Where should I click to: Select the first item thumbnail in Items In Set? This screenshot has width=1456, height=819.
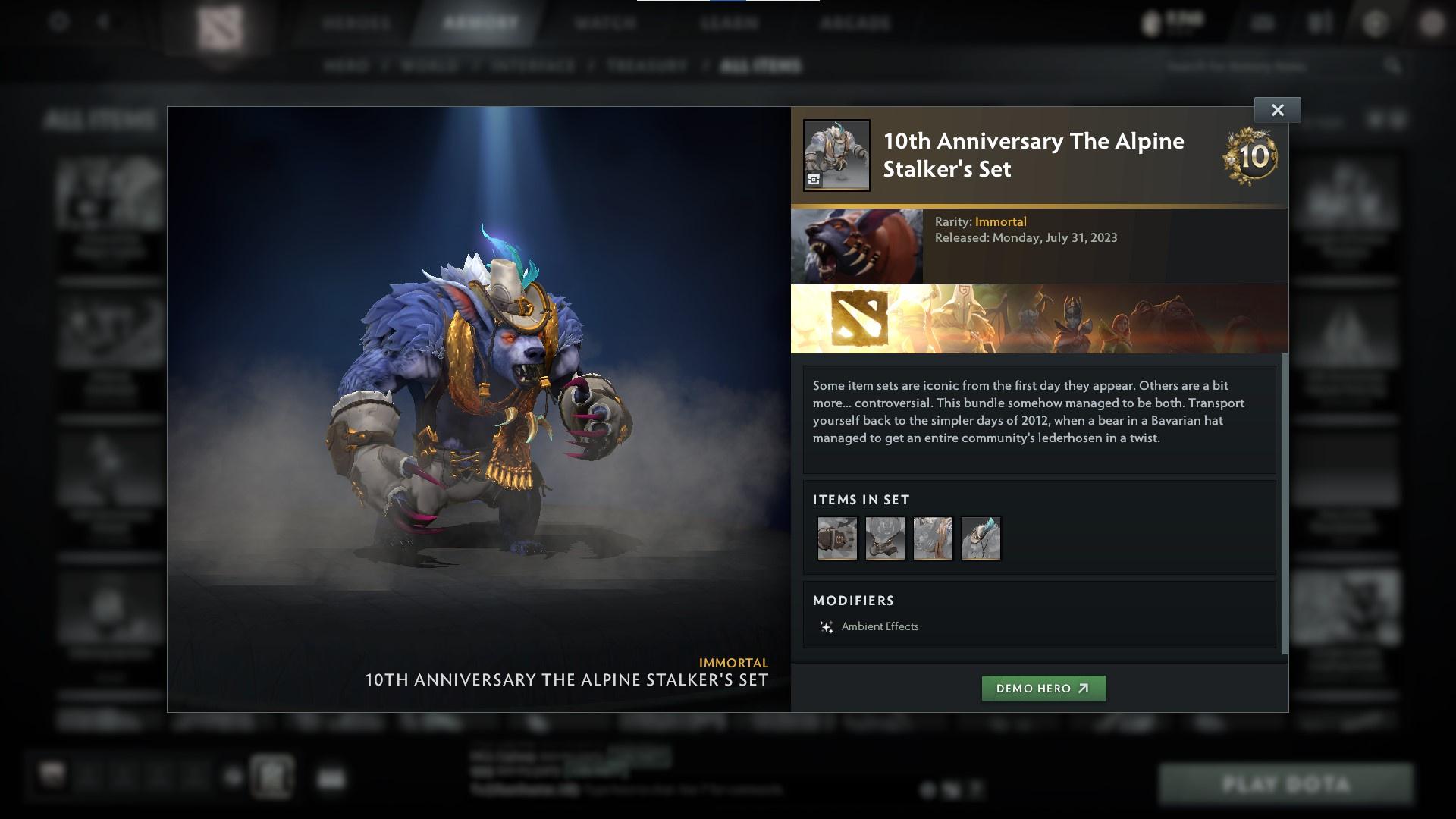[x=837, y=538]
